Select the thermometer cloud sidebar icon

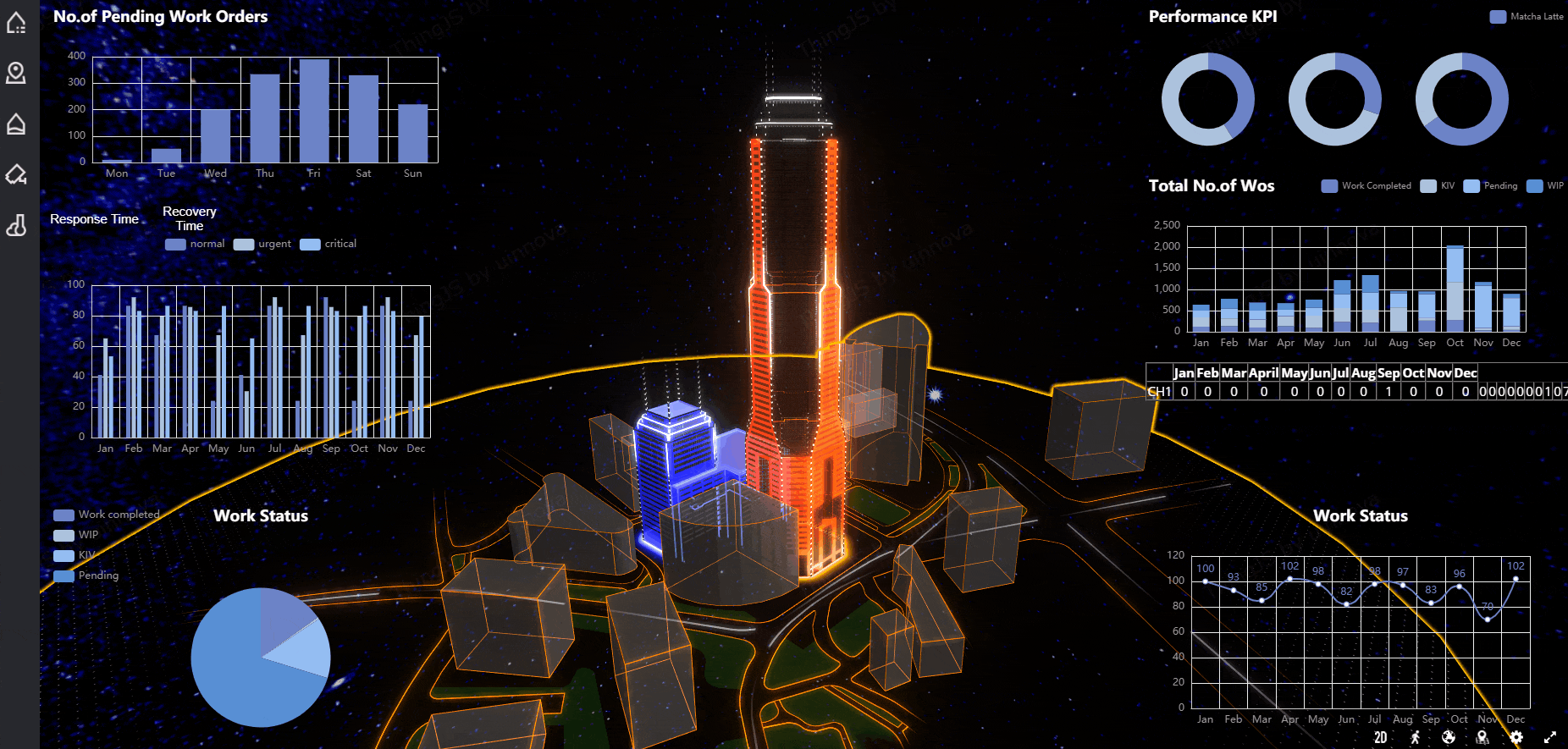[16, 226]
